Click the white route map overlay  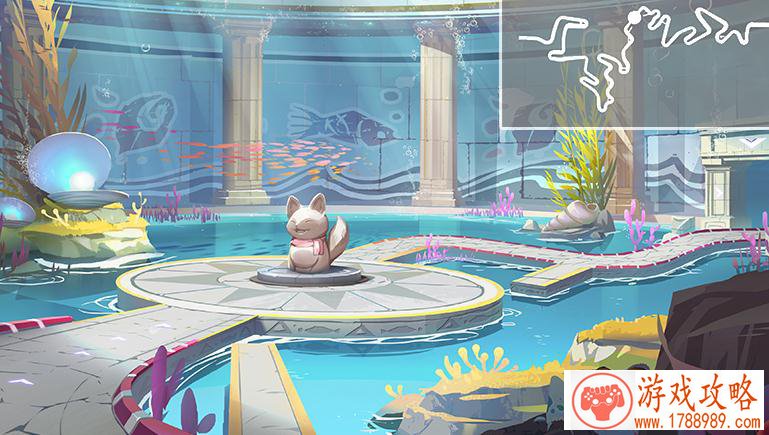tap(634, 64)
